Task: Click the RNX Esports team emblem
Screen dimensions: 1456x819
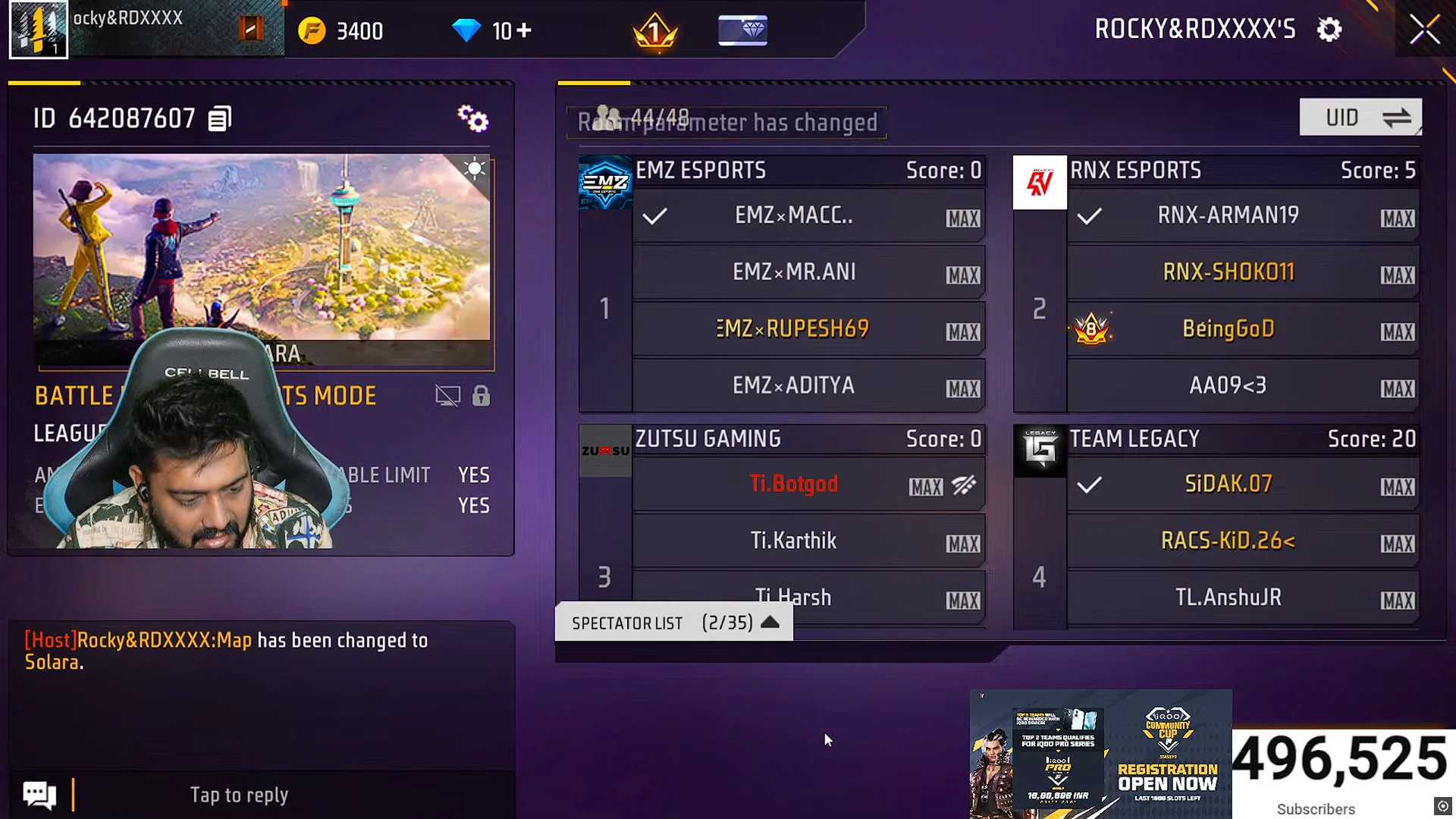Action: [x=1039, y=182]
